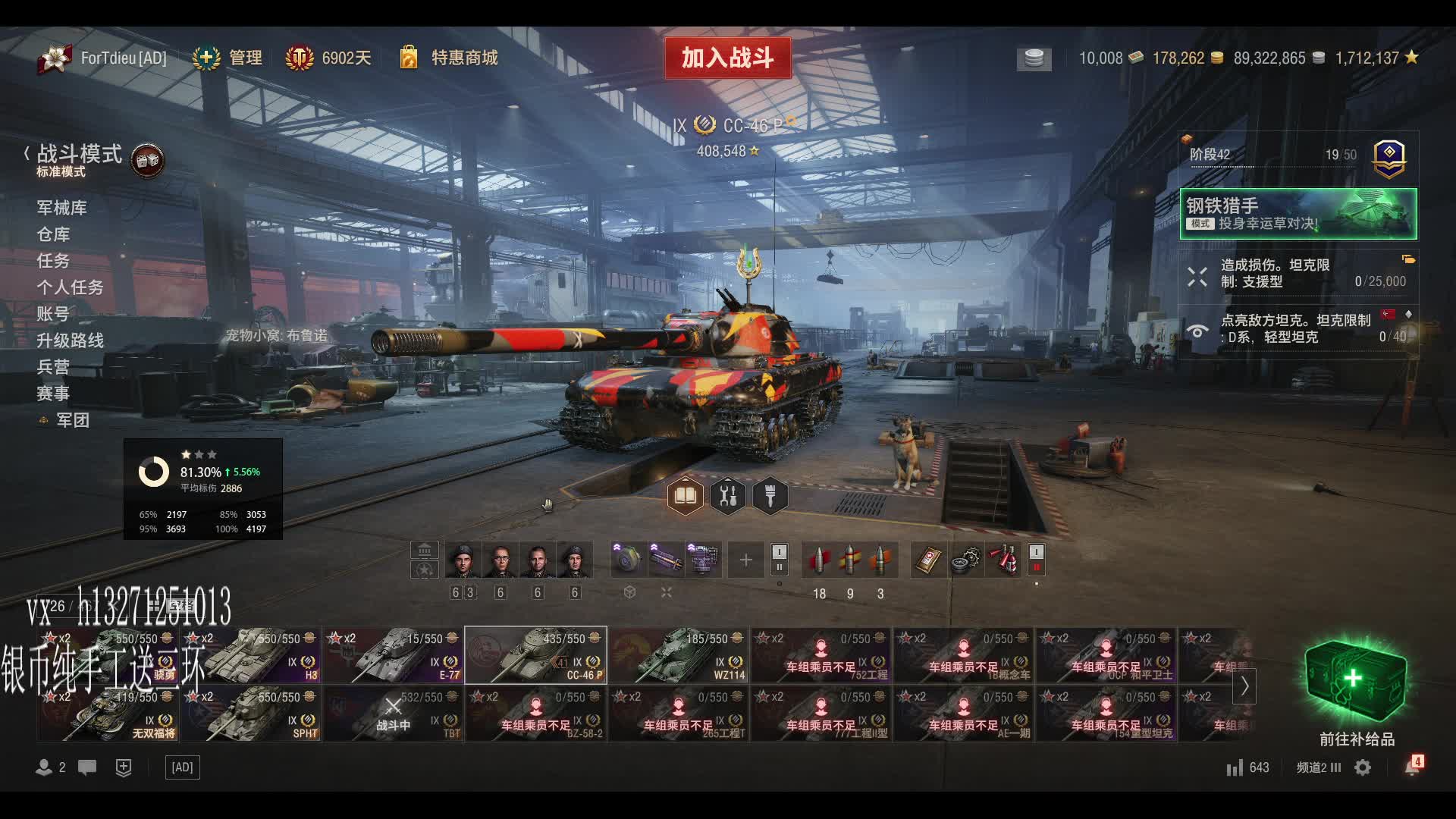Select the E-77 tank card
The image size is (1456, 819).
point(393,655)
